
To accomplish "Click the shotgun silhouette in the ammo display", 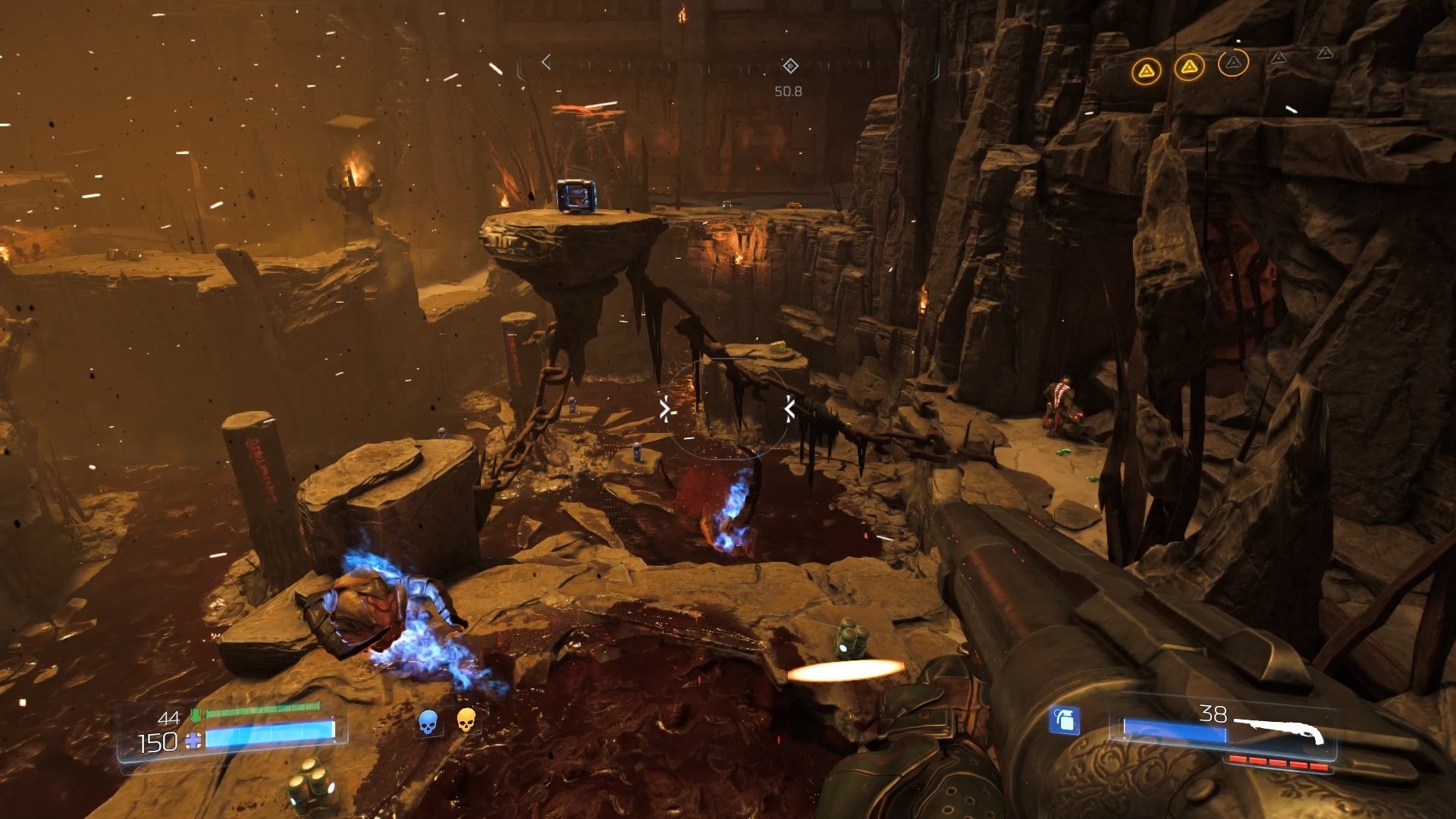I will click(x=1281, y=730).
